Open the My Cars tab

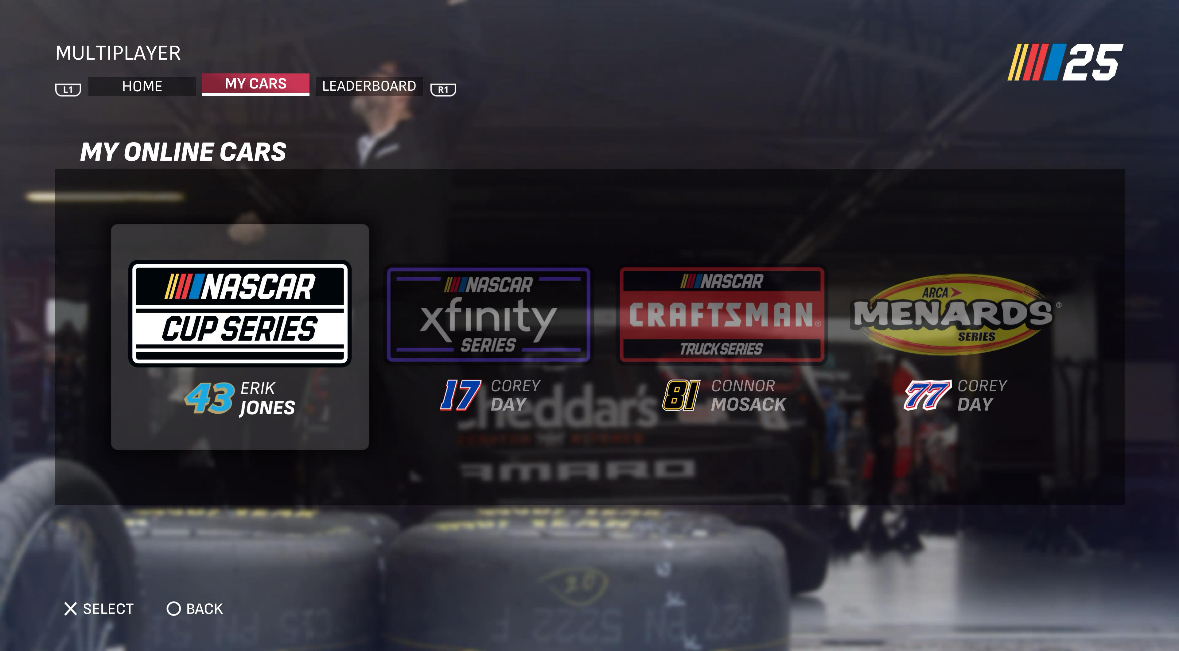(255, 84)
